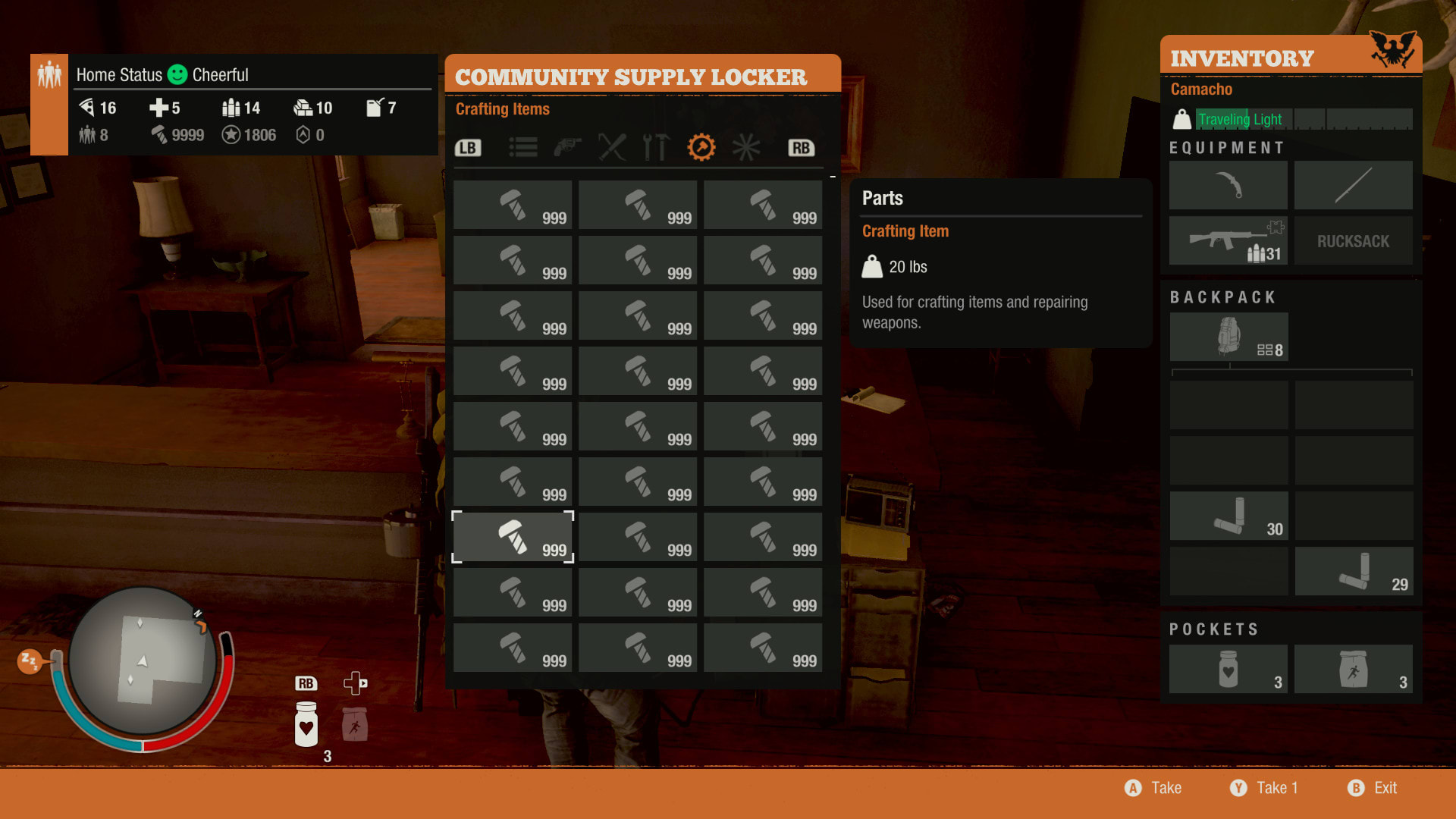Choose the thin rod weapon slot
The height and width of the screenshot is (819, 1456).
(1353, 185)
